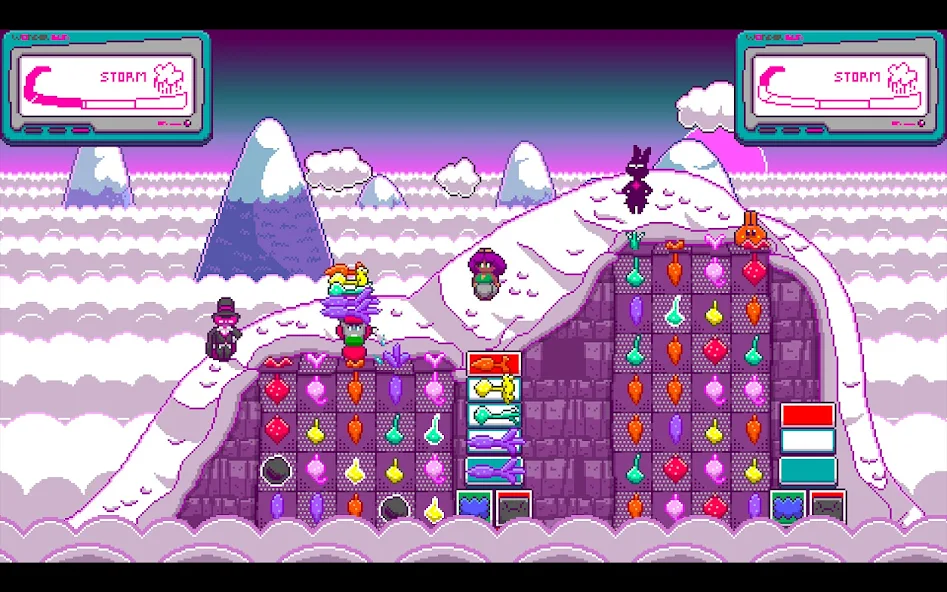Choose the teal sprout card in the queue

click(x=494, y=416)
